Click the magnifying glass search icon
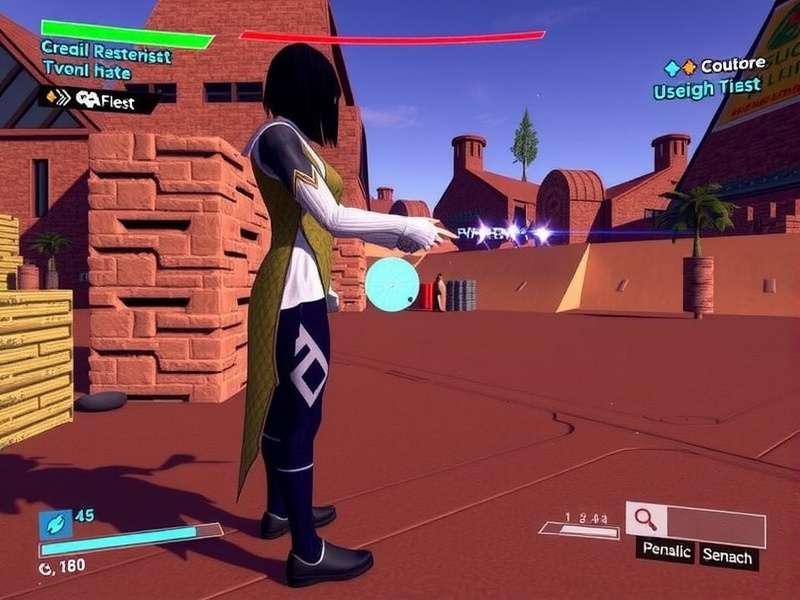The image size is (800, 600). [646, 519]
